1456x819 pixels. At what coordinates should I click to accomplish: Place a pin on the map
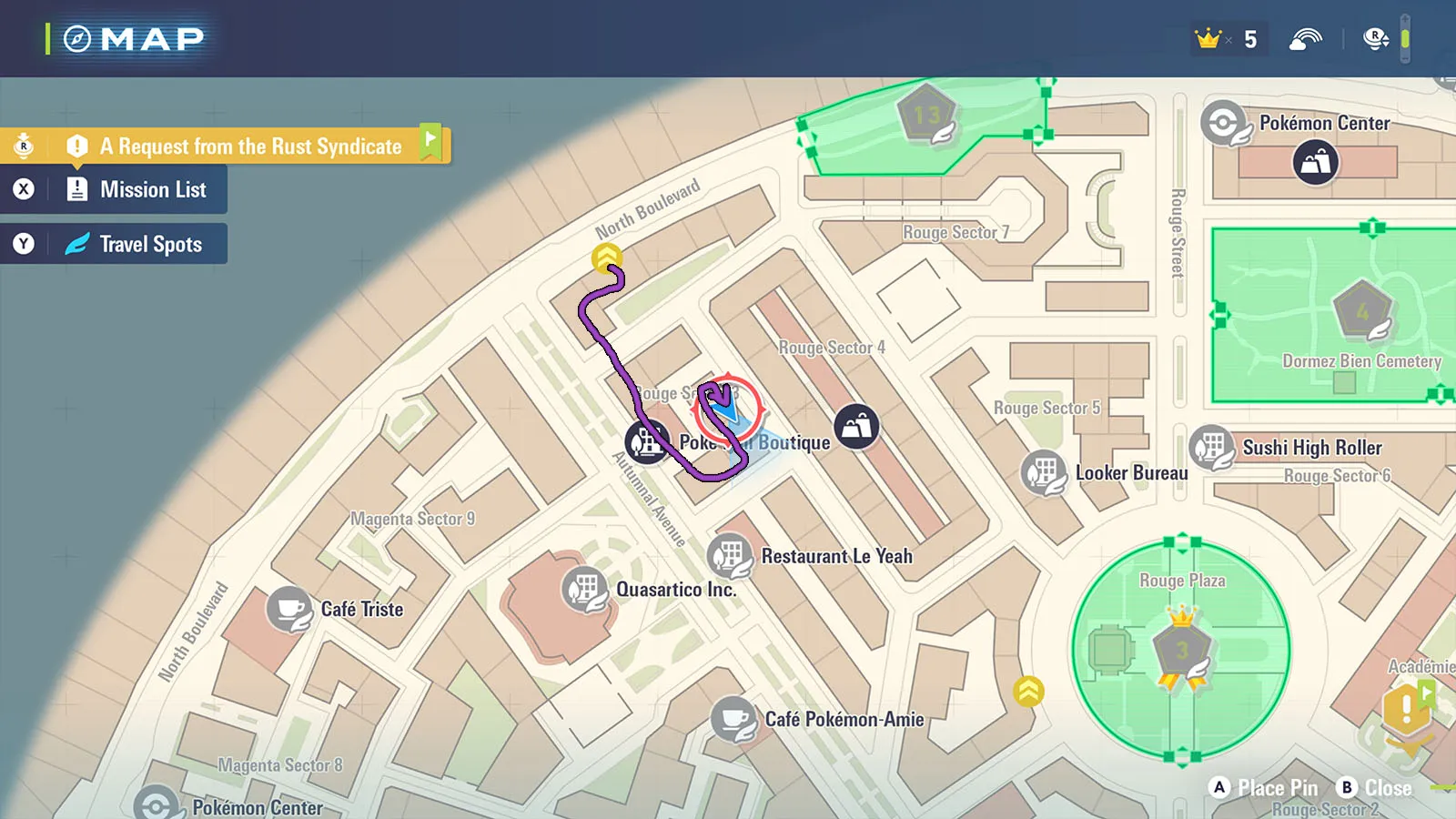pyautogui.click(x=1265, y=788)
